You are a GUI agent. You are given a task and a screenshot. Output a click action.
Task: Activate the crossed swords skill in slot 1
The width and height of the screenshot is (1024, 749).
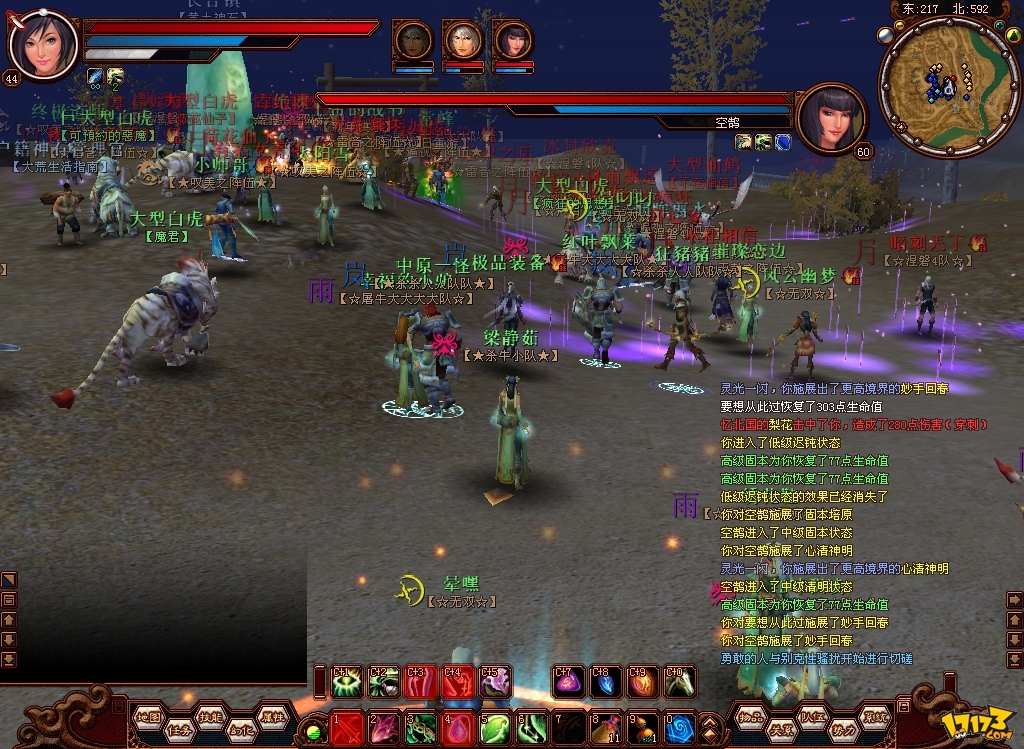pos(347,727)
